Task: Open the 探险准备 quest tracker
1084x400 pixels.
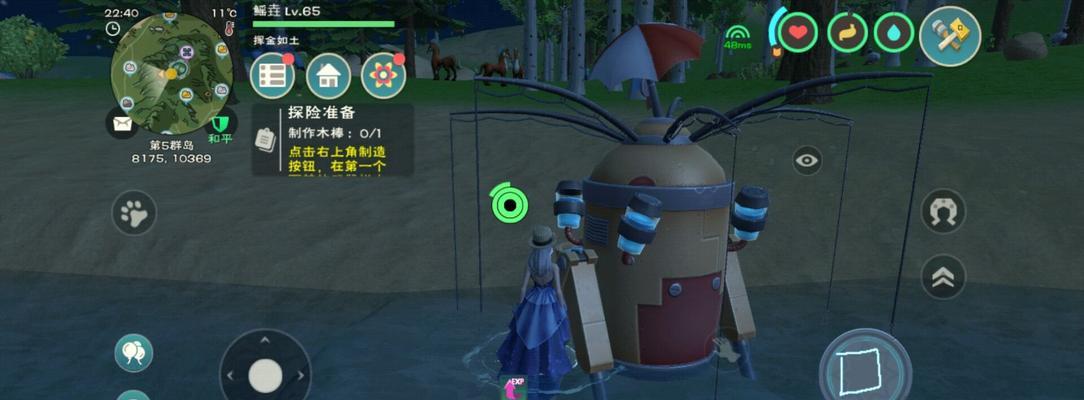Action: point(336,139)
